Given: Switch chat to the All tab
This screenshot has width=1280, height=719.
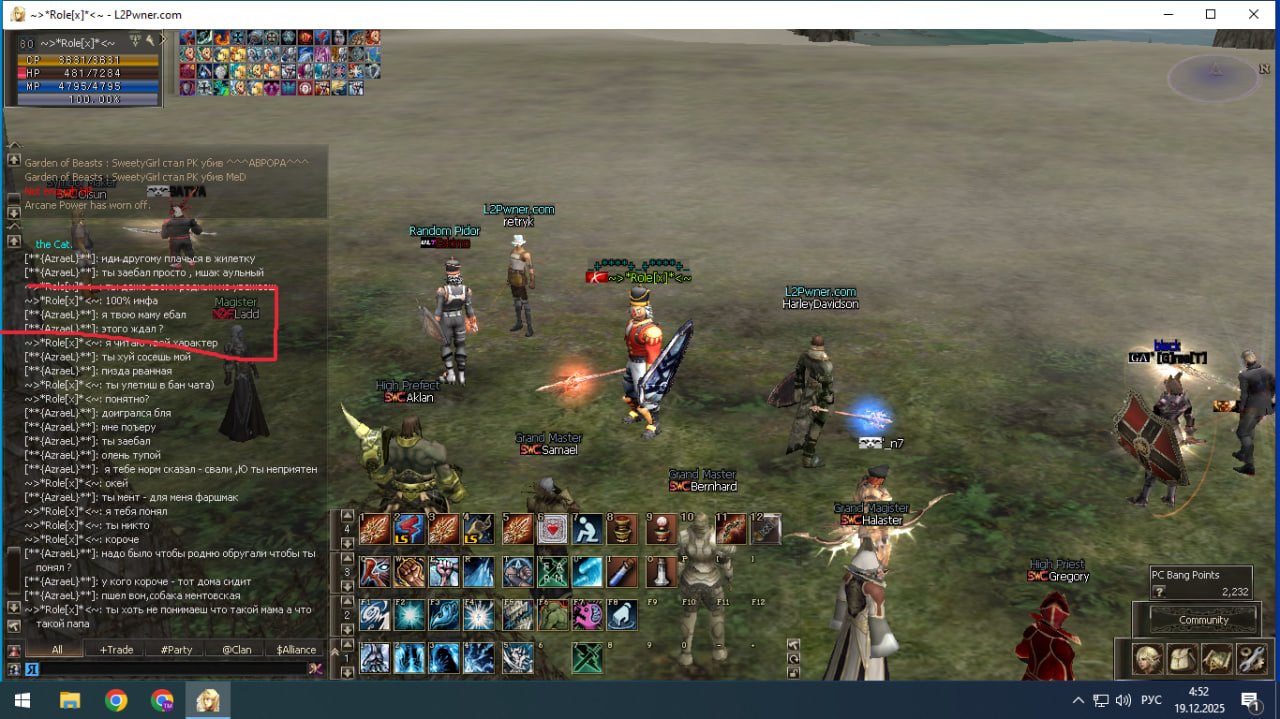Looking at the screenshot, I should coord(57,649).
